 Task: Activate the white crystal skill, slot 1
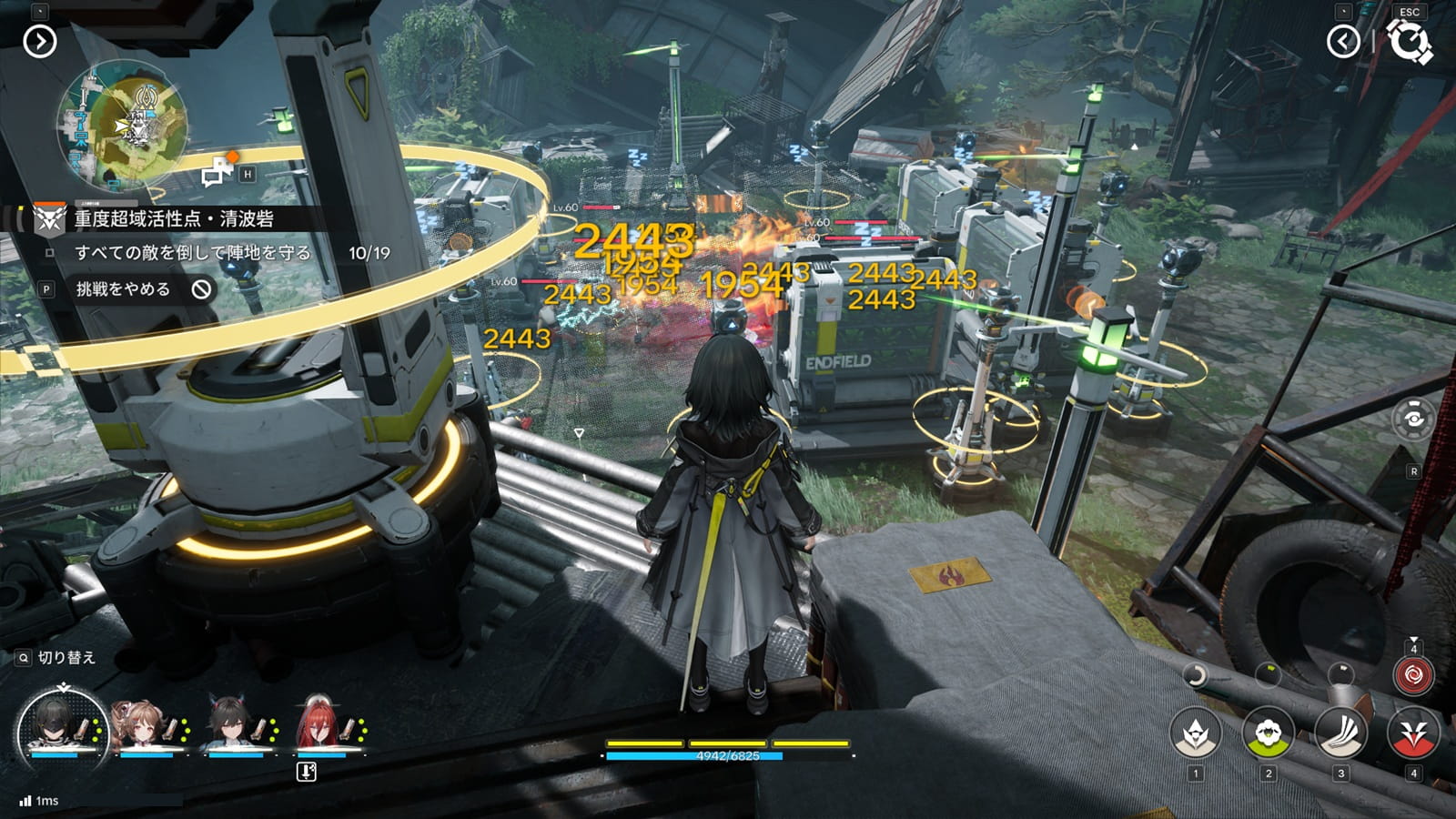[x=1196, y=733]
